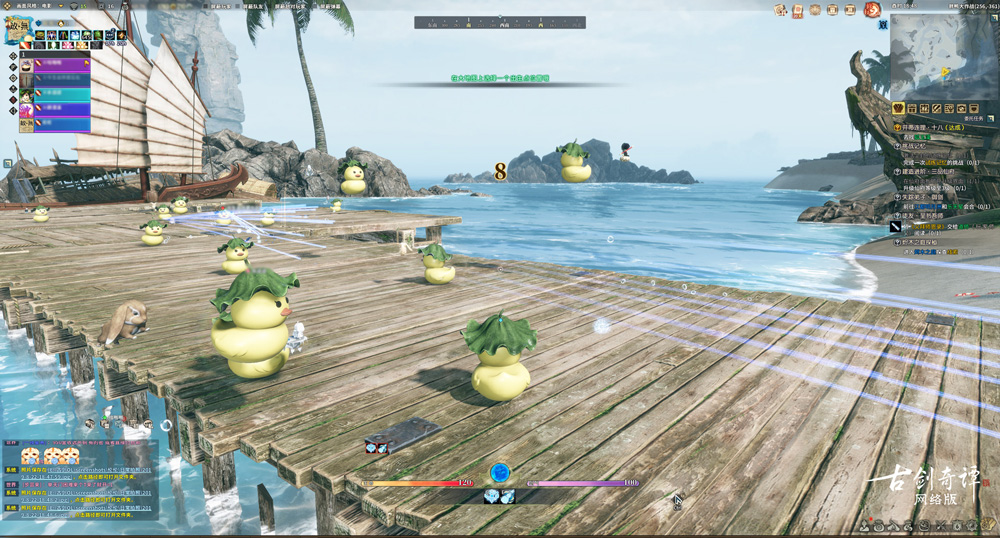This screenshot has width=1000, height=538.
Task: Select the first highlighted quest tracker tab
Action: coord(898,108)
